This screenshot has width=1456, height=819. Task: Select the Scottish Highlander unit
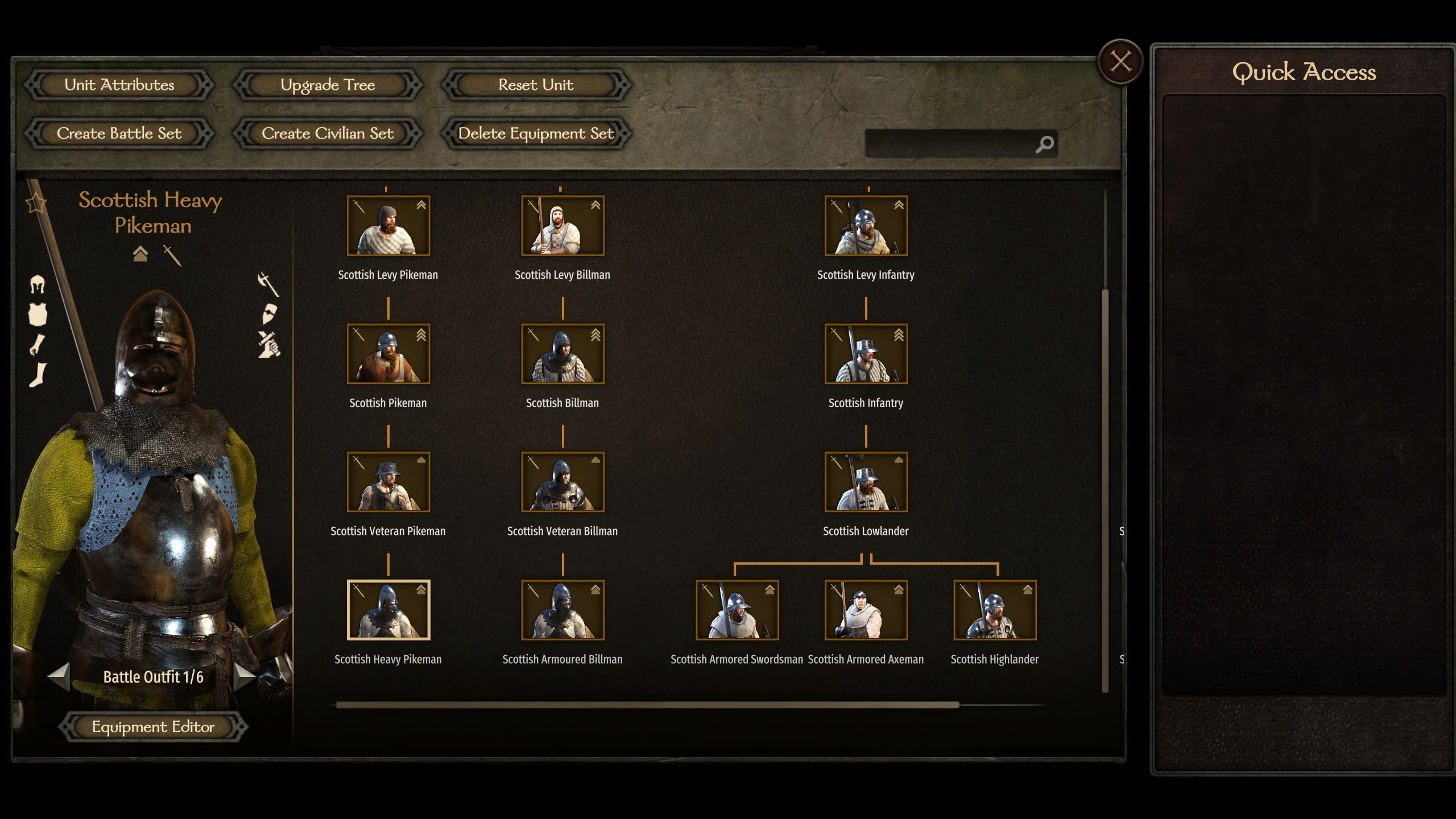(x=995, y=610)
